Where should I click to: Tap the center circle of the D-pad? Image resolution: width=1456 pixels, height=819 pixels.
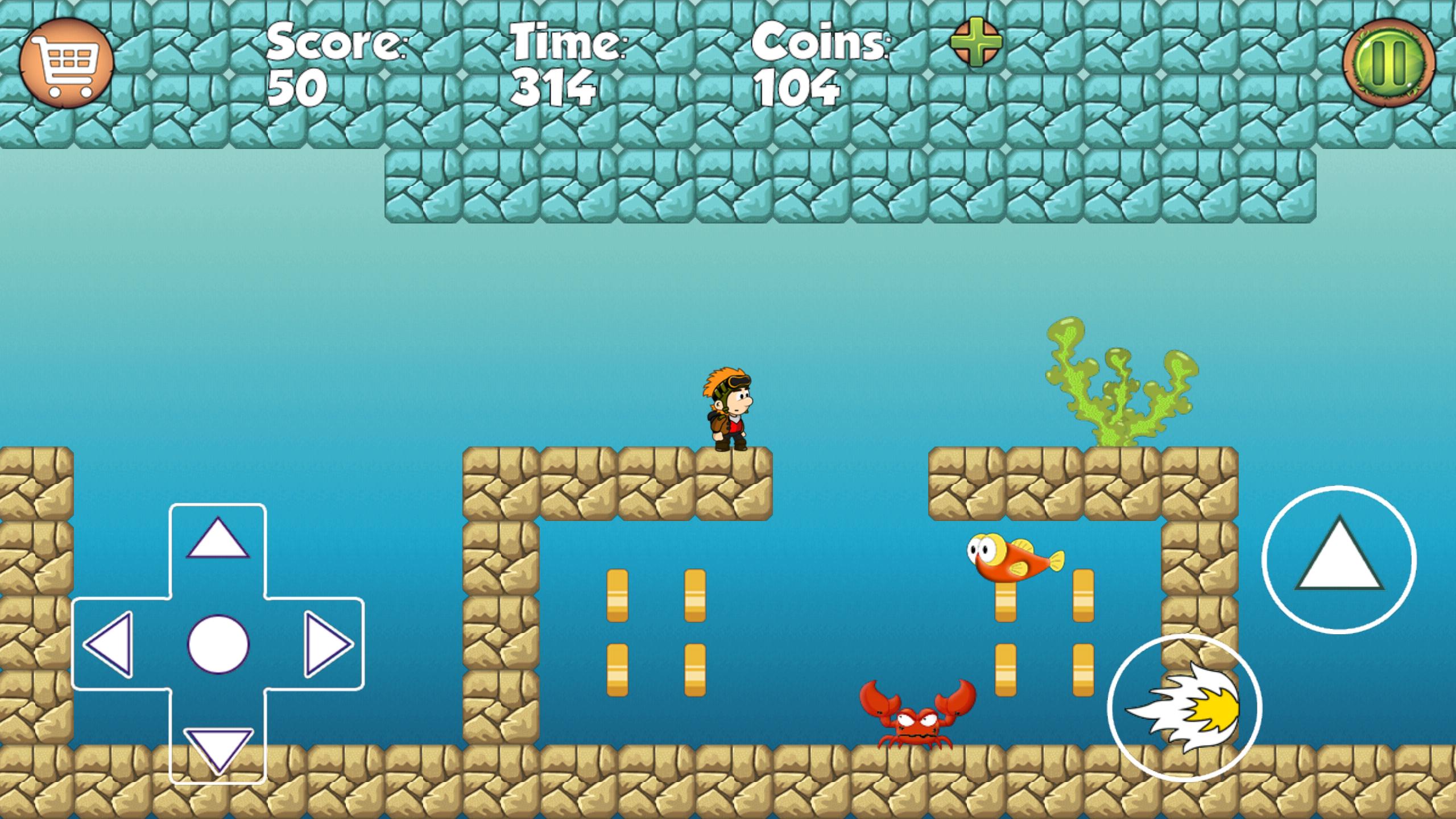(218, 645)
